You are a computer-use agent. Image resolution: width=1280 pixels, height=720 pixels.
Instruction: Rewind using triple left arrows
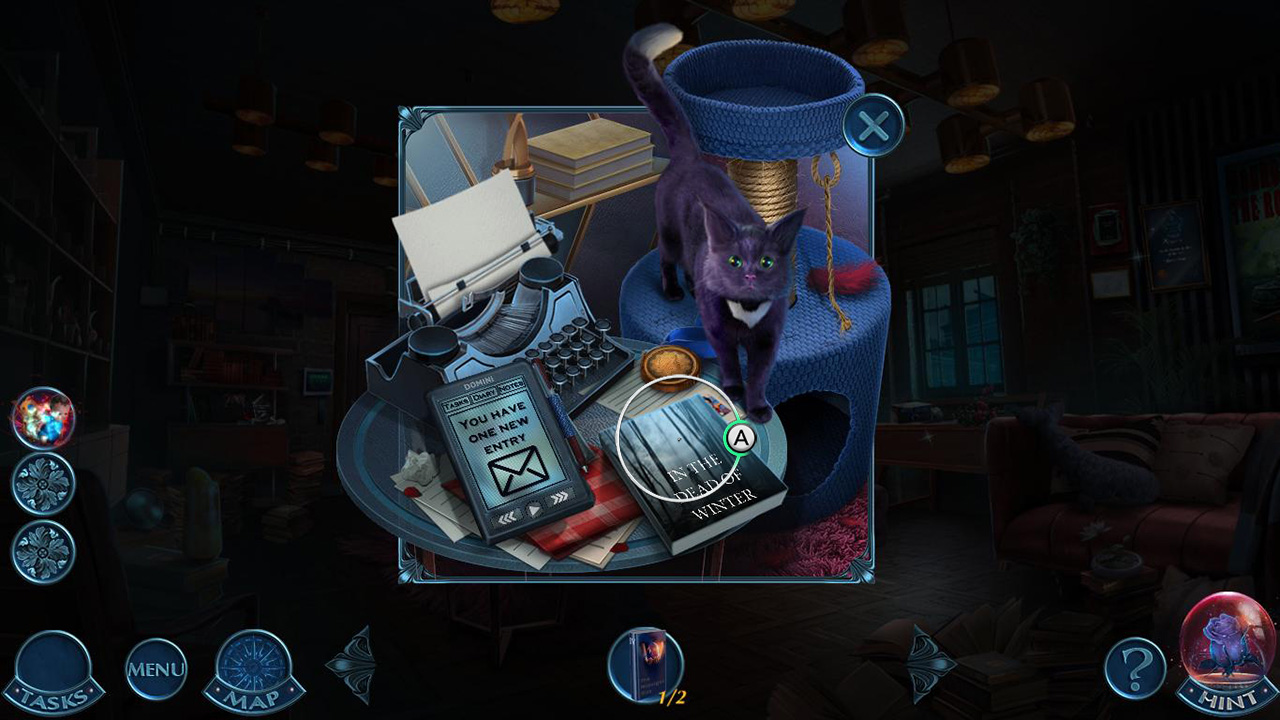(507, 517)
